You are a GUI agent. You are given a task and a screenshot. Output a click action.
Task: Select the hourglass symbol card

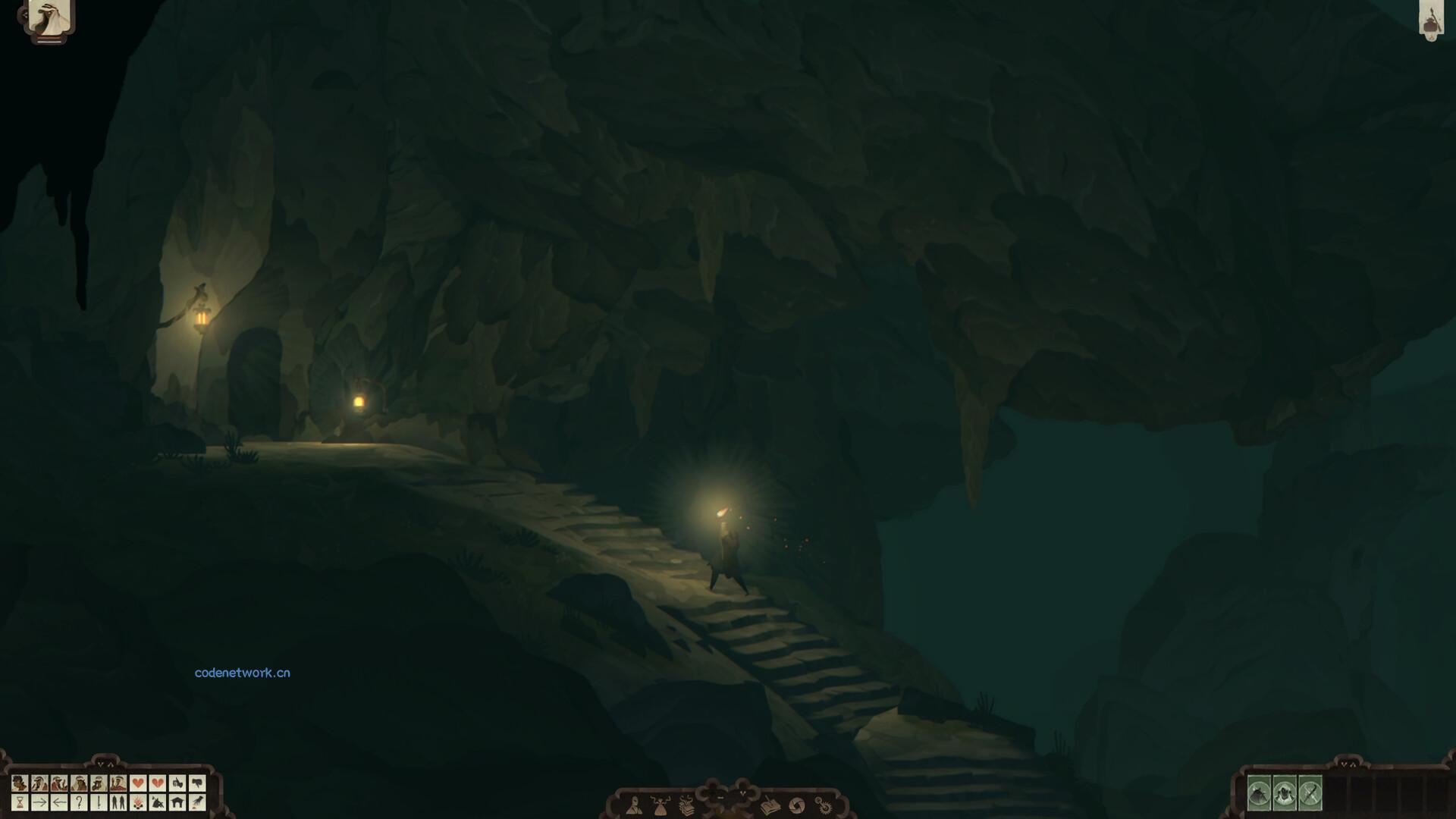[20, 802]
